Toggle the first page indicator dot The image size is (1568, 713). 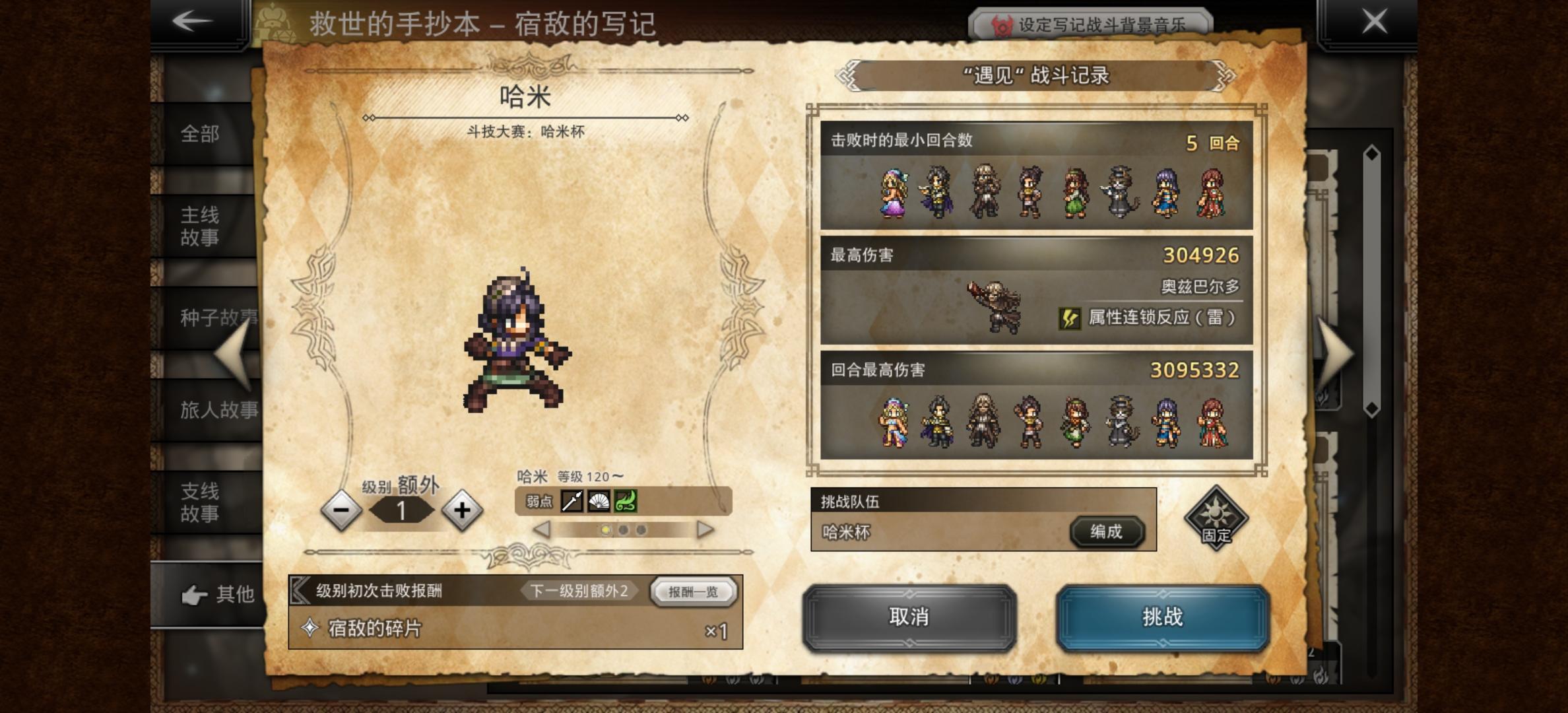click(605, 529)
